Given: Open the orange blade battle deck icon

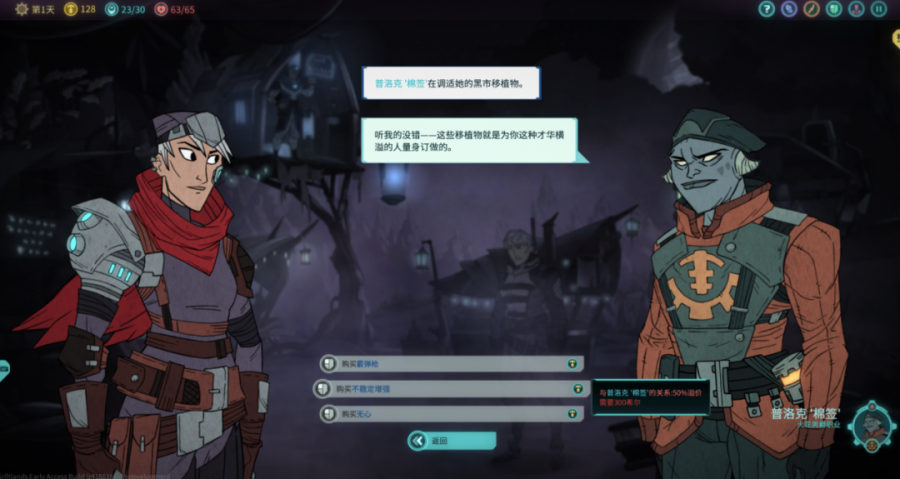Looking at the screenshot, I should point(811,9).
